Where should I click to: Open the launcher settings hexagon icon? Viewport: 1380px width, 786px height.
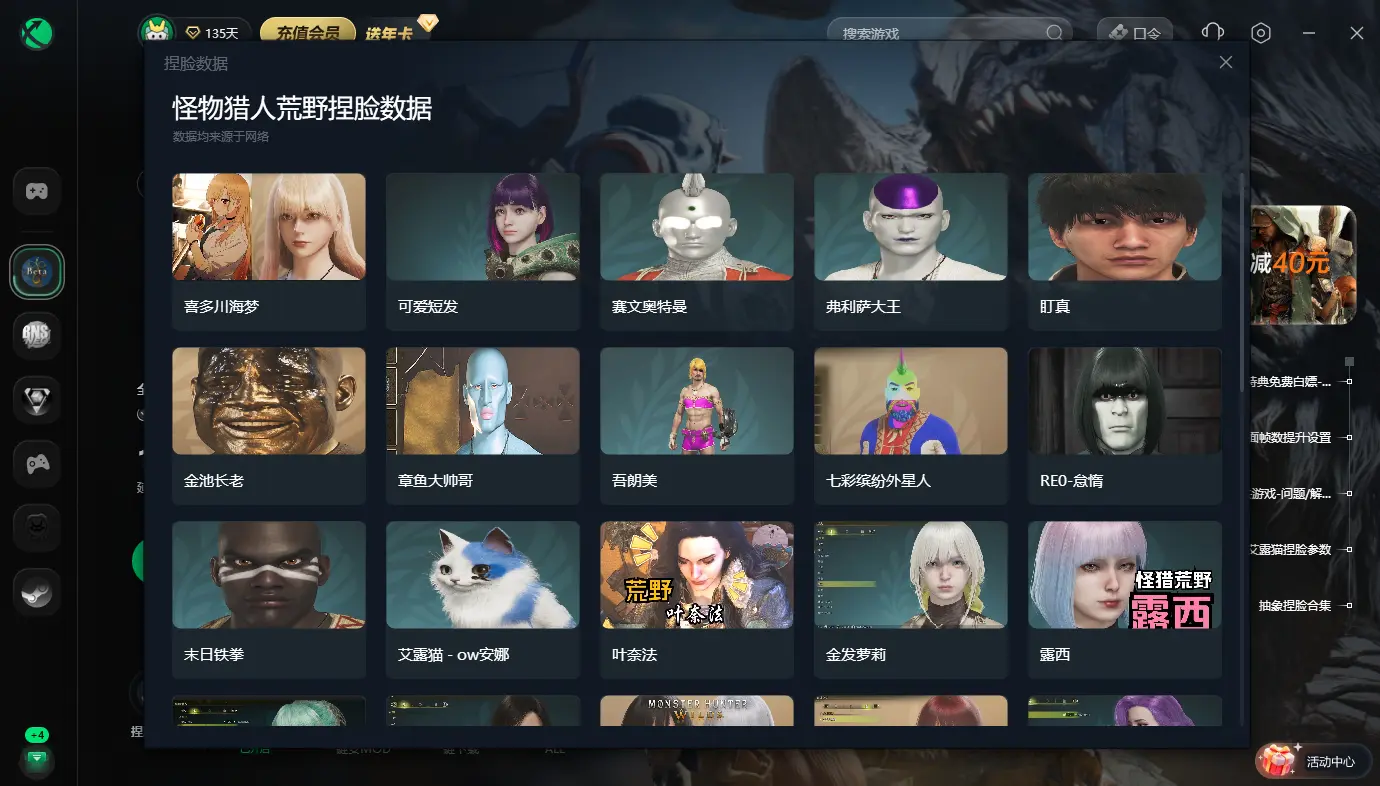point(1261,33)
